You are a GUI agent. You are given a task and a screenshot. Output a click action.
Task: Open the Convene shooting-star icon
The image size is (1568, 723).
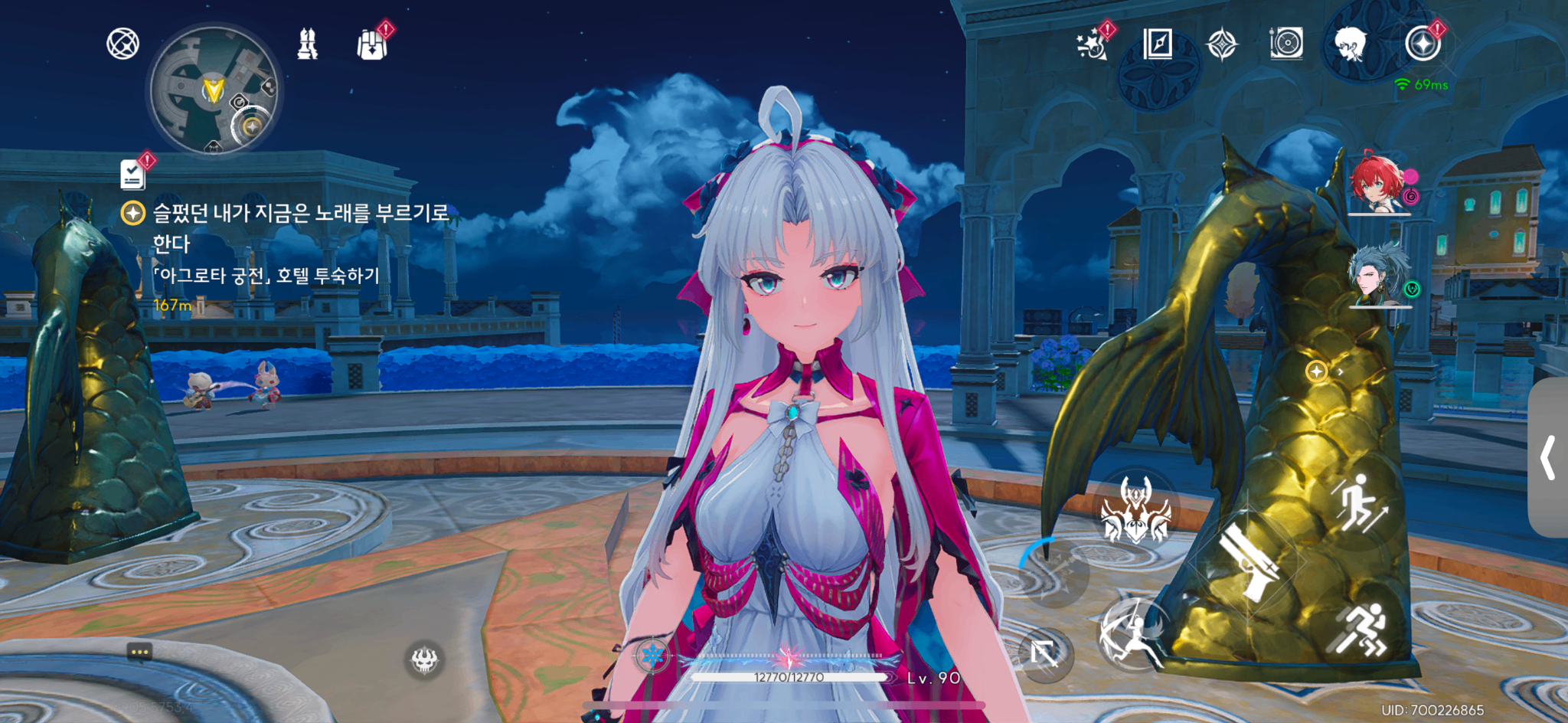(x=1093, y=44)
